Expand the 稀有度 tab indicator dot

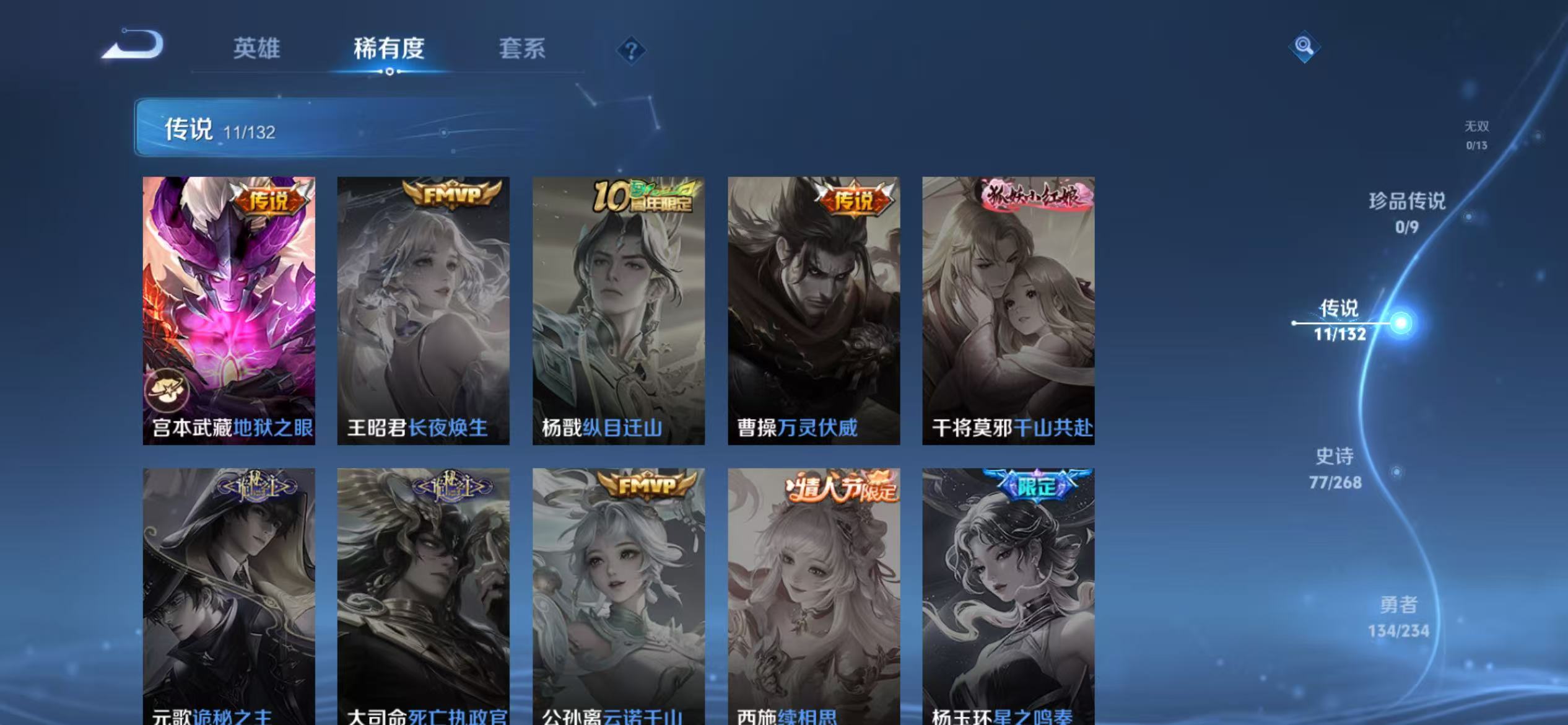(x=389, y=72)
